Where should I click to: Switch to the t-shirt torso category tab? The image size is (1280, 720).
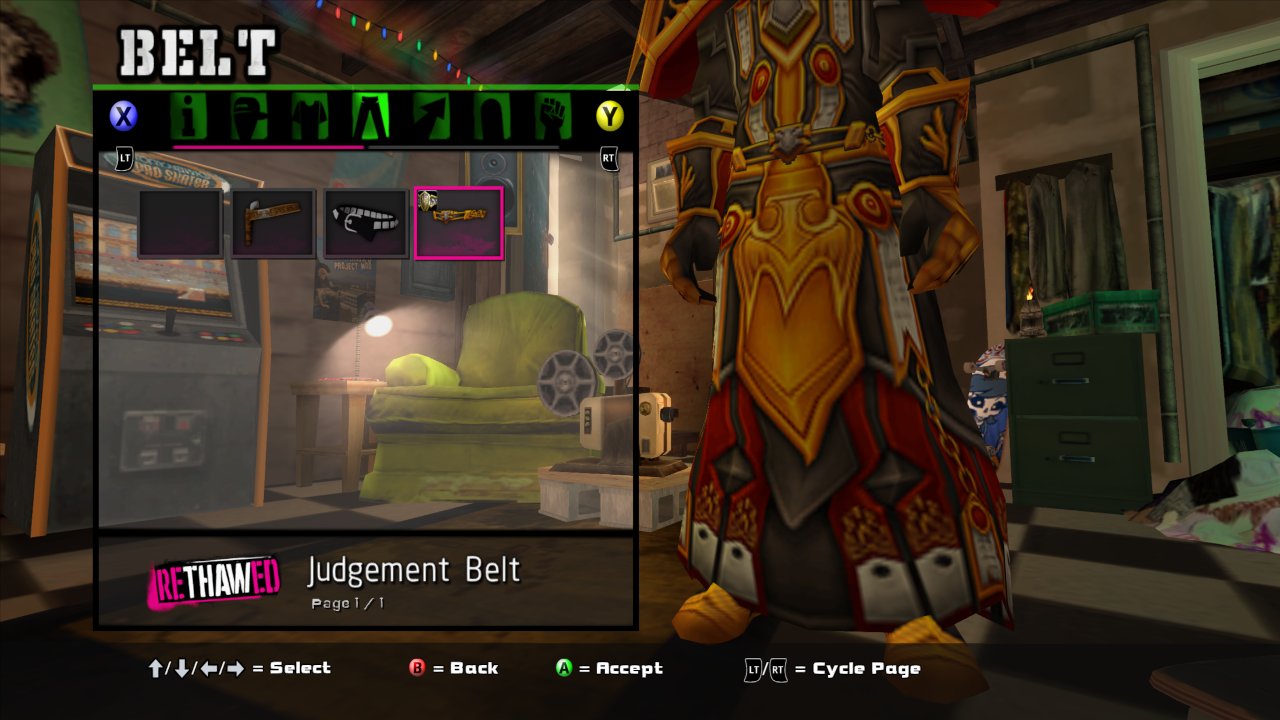(x=309, y=117)
